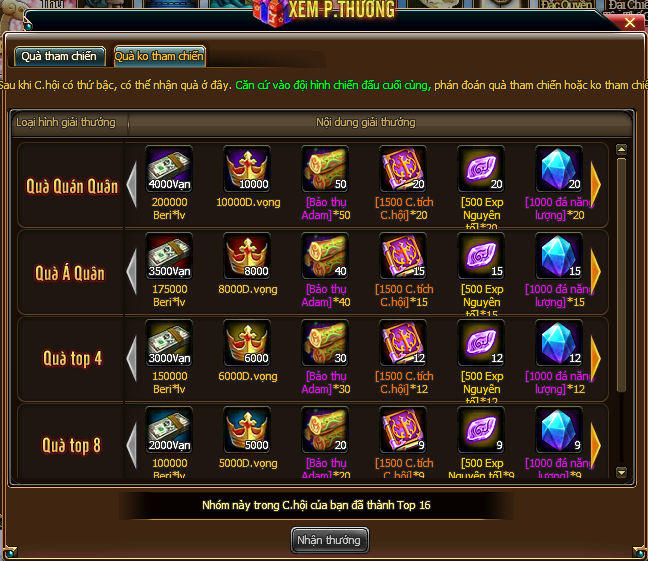Claim rewards with the "Nhận thưởng" button
This screenshot has width=648, height=561.
tap(330, 540)
